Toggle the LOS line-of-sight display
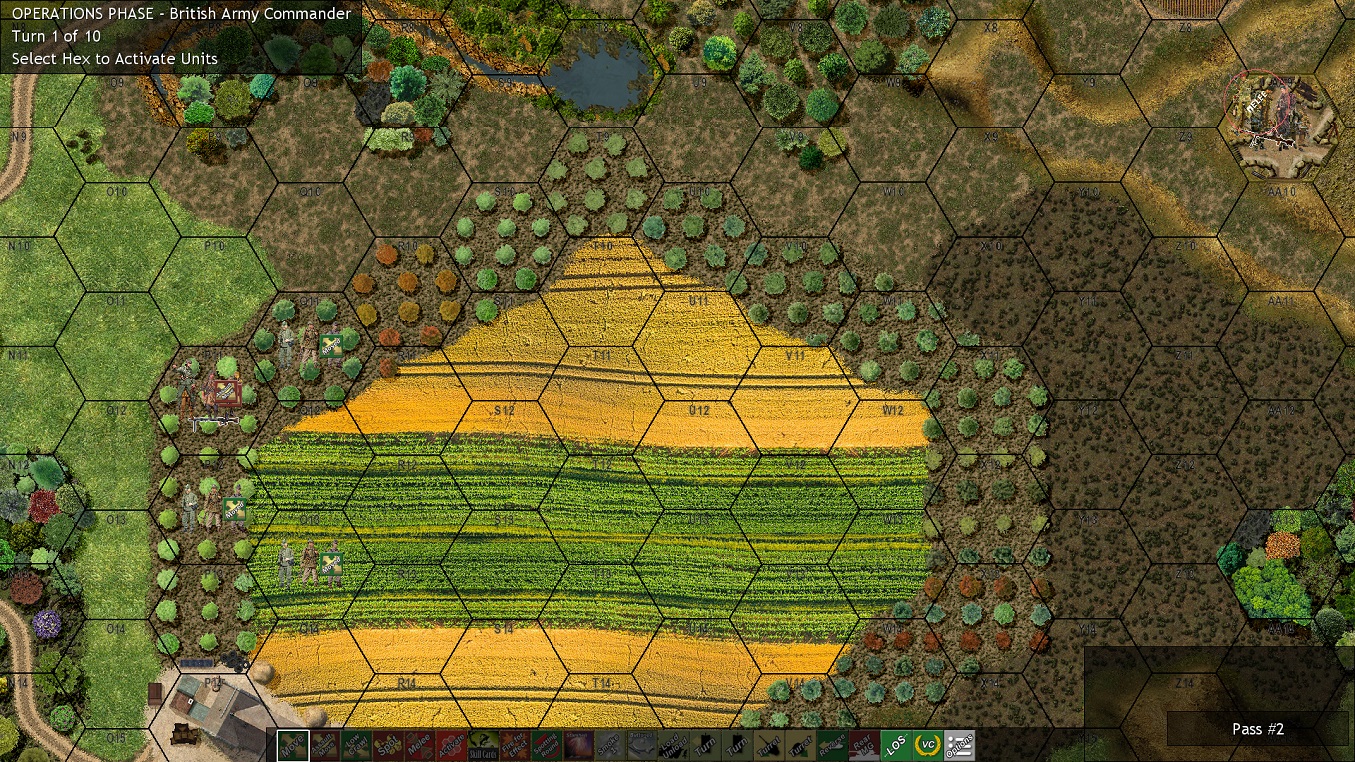 (893, 745)
